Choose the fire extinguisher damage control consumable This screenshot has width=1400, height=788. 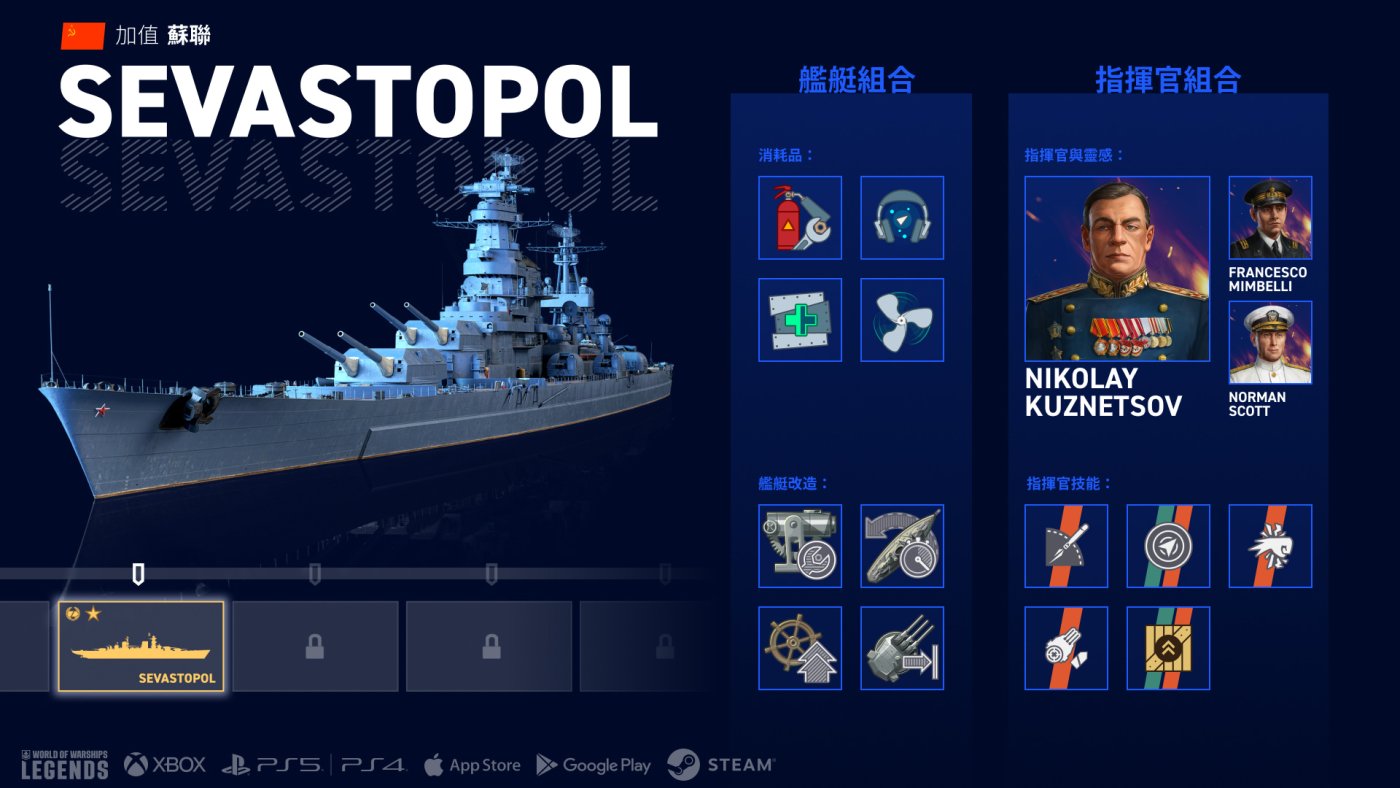pos(800,218)
